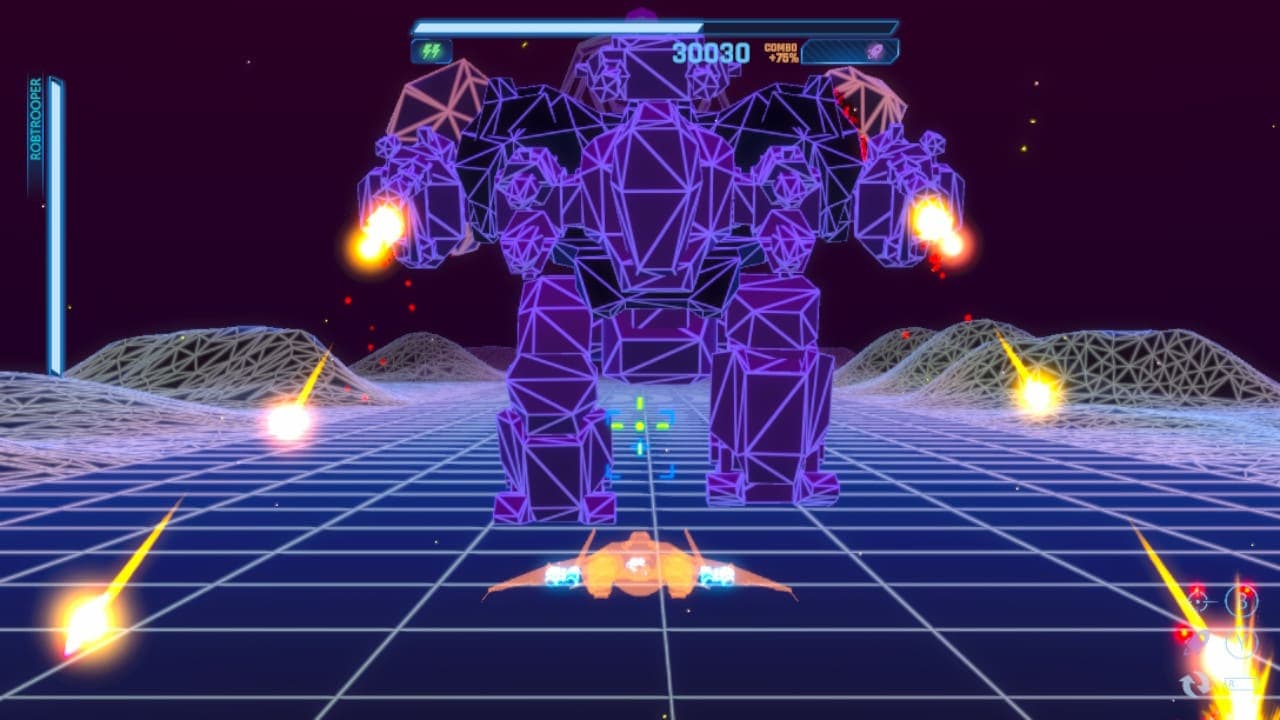The image size is (1280, 720).
Task: Click the purple rocket ability icon
Action: [x=1197, y=643]
